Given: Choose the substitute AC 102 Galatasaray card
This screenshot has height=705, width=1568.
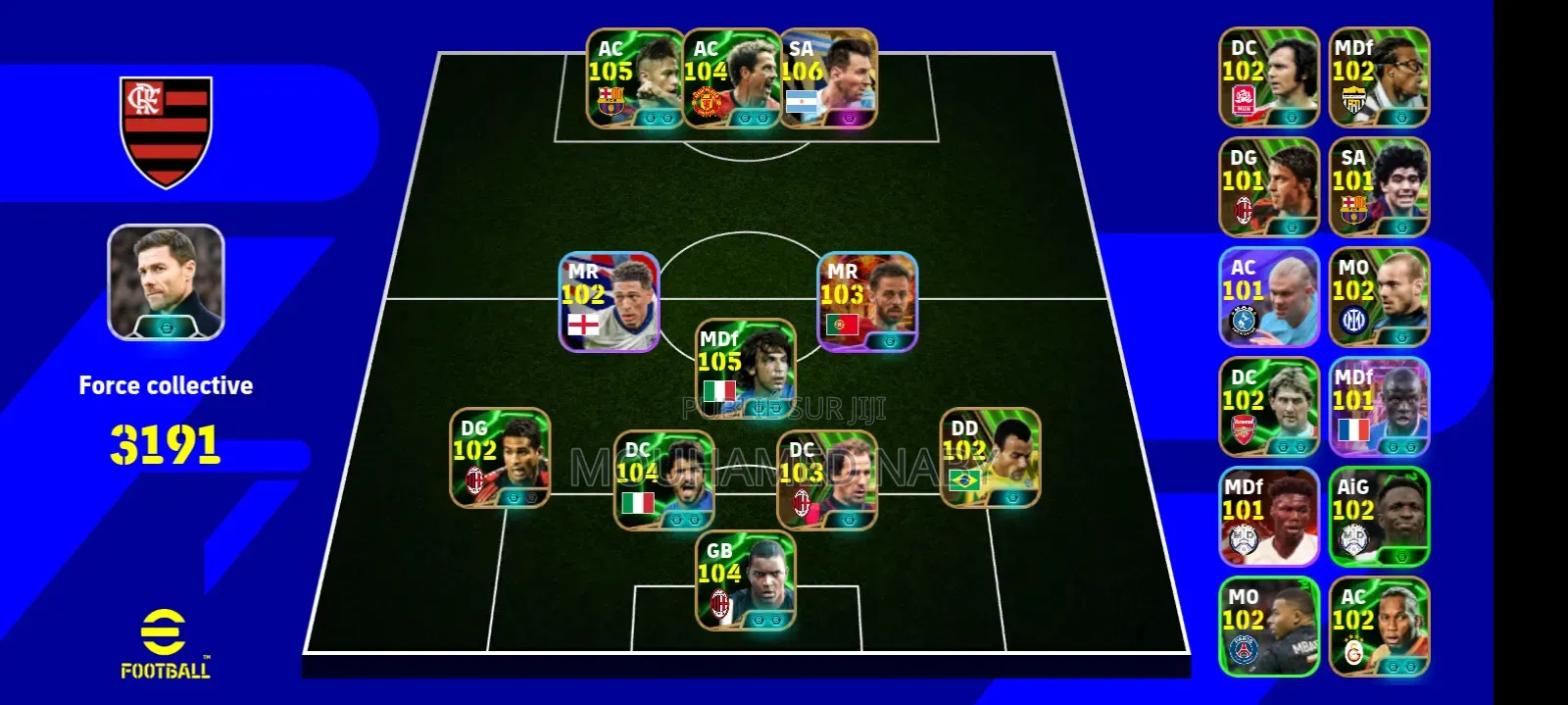Looking at the screenshot, I should (1379, 627).
